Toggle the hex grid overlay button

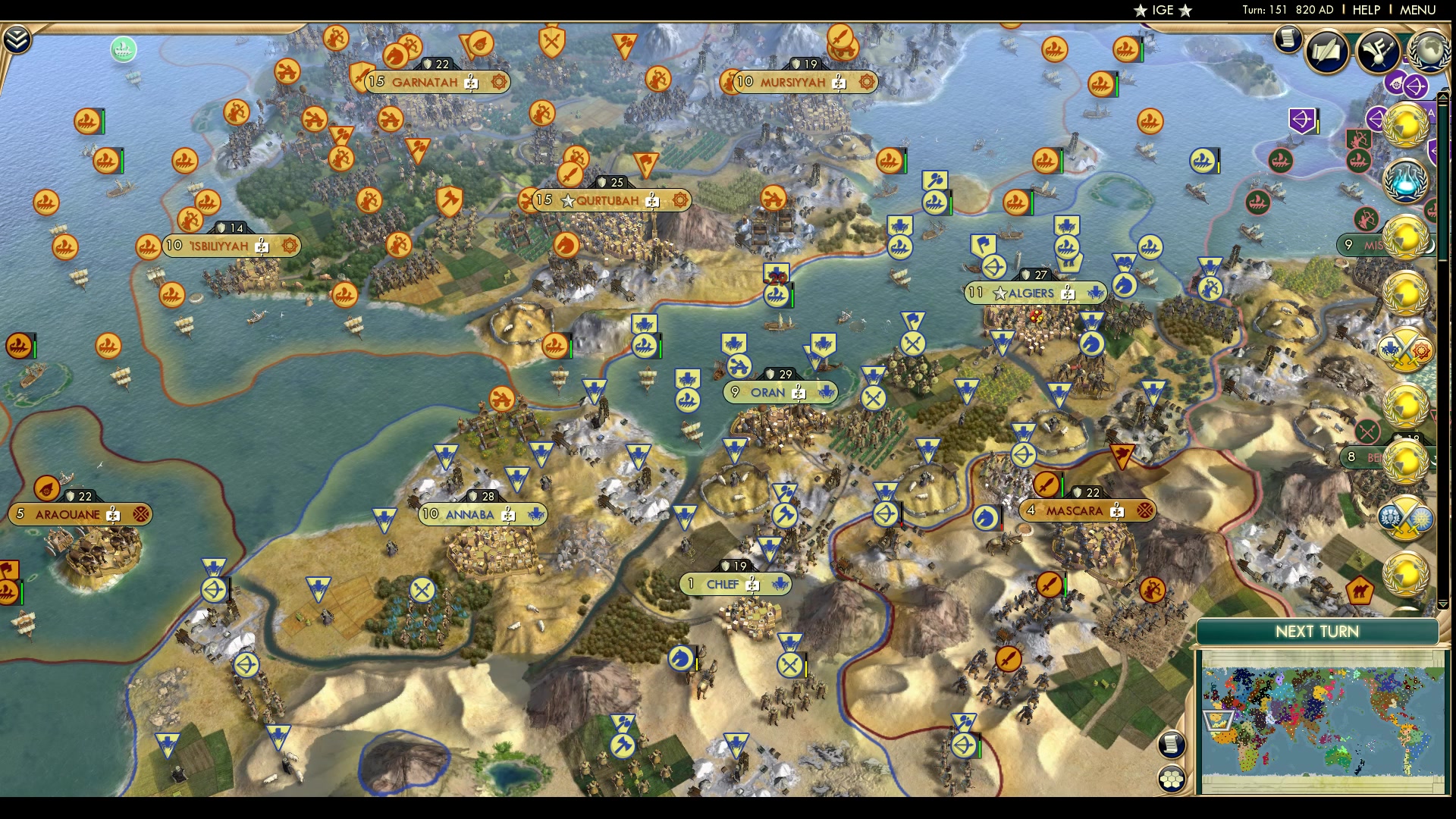[1171, 780]
